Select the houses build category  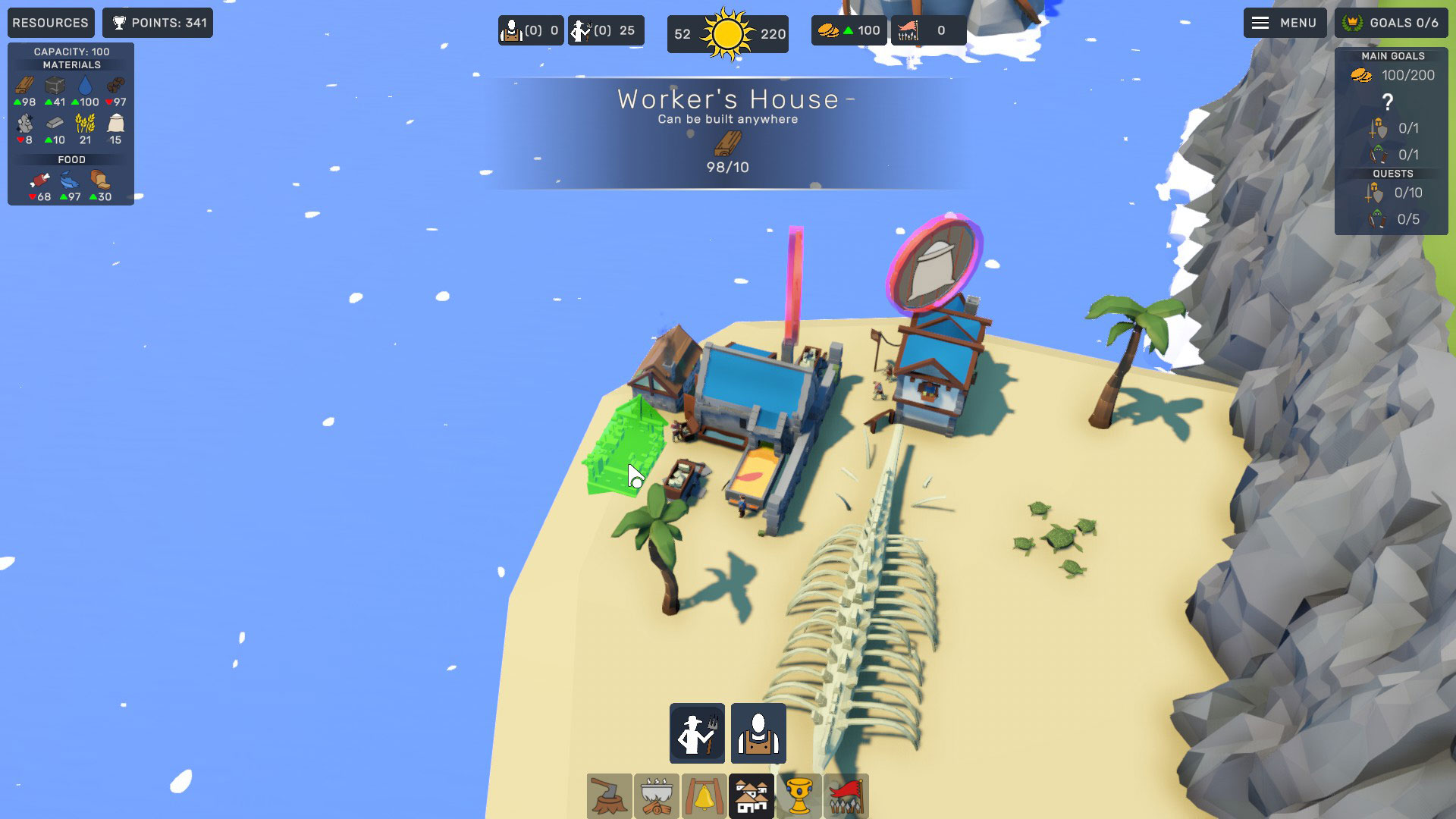[x=752, y=796]
